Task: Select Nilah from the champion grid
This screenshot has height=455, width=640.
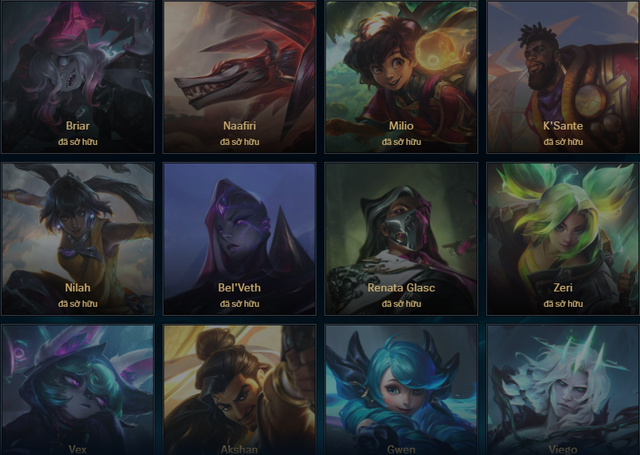Action: pos(77,238)
